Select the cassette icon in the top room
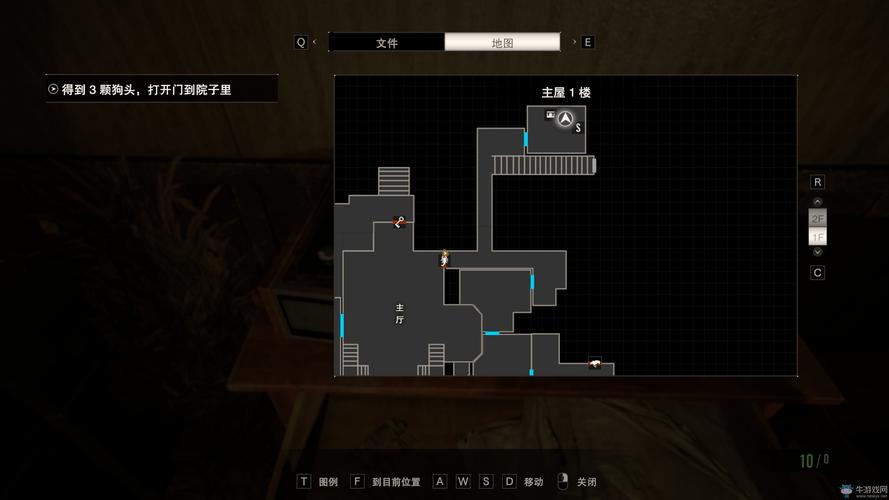Screen dimensions: 889x500 click(549, 115)
